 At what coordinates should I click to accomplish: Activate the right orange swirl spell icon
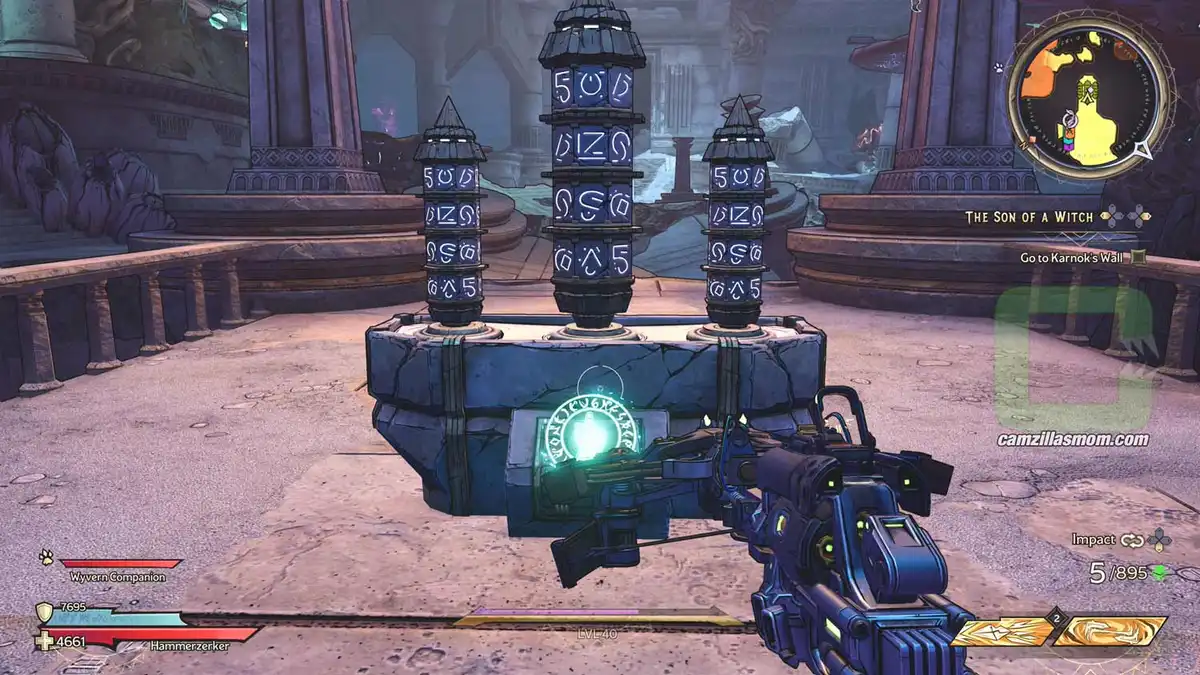(1110, 631)
